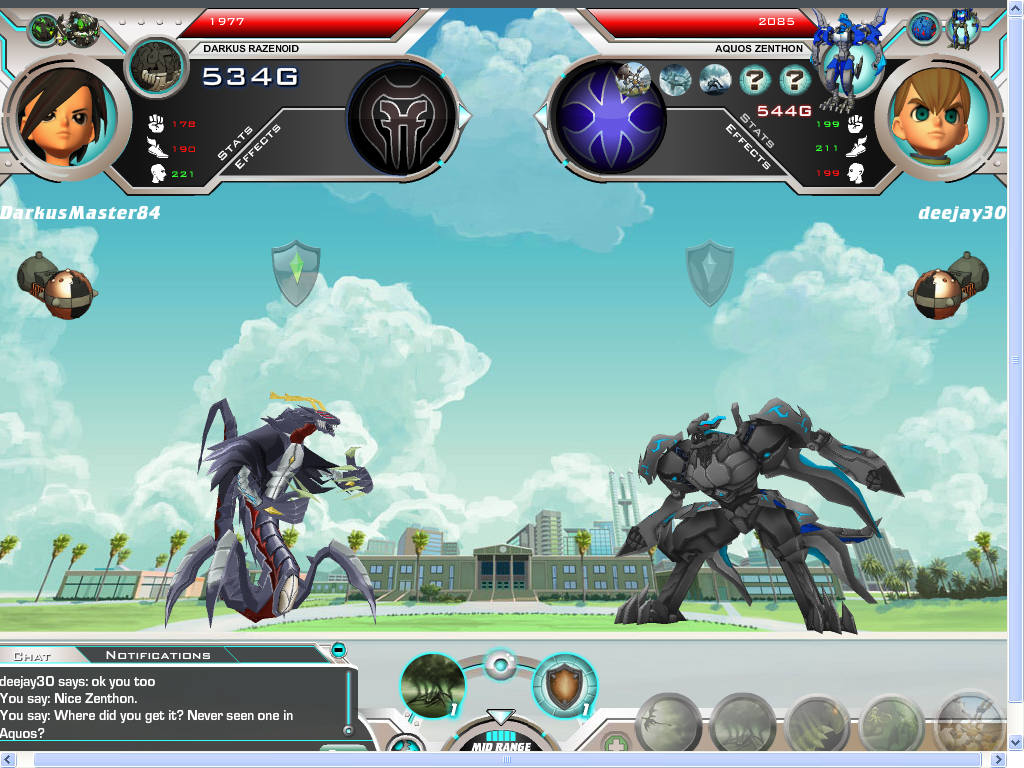Show Aquos Zenthon's Effects panel
Viewport: 1024px width, 768px height.
point(747,148)
